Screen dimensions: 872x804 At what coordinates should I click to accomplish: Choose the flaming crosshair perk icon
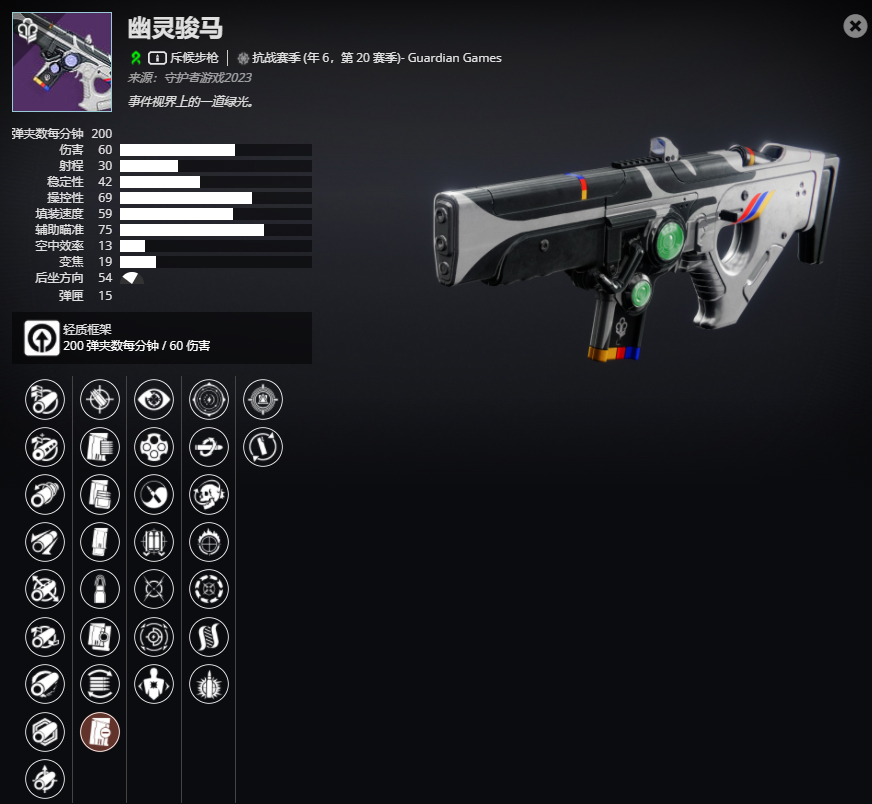pos(209,542)
